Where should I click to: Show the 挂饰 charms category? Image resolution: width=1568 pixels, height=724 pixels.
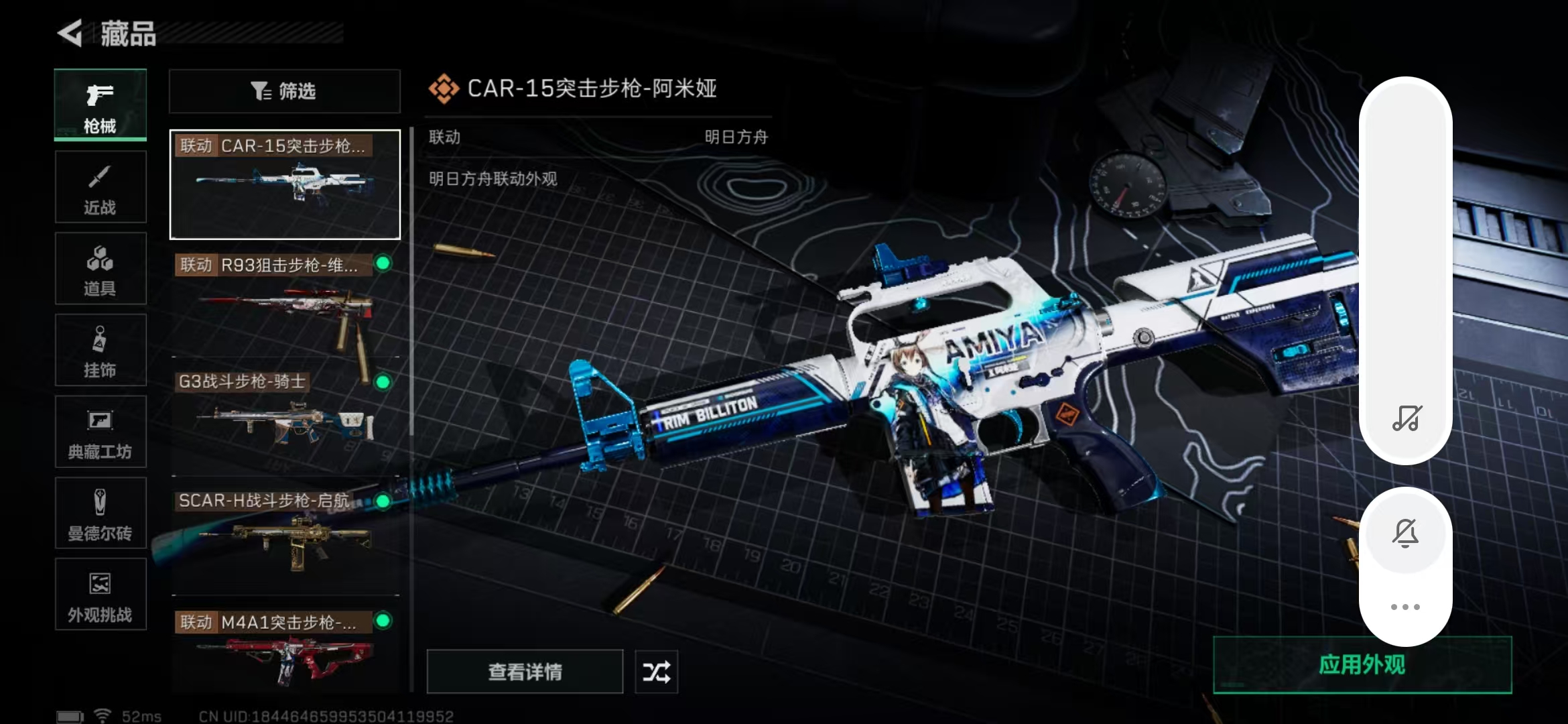coord(100,351)
